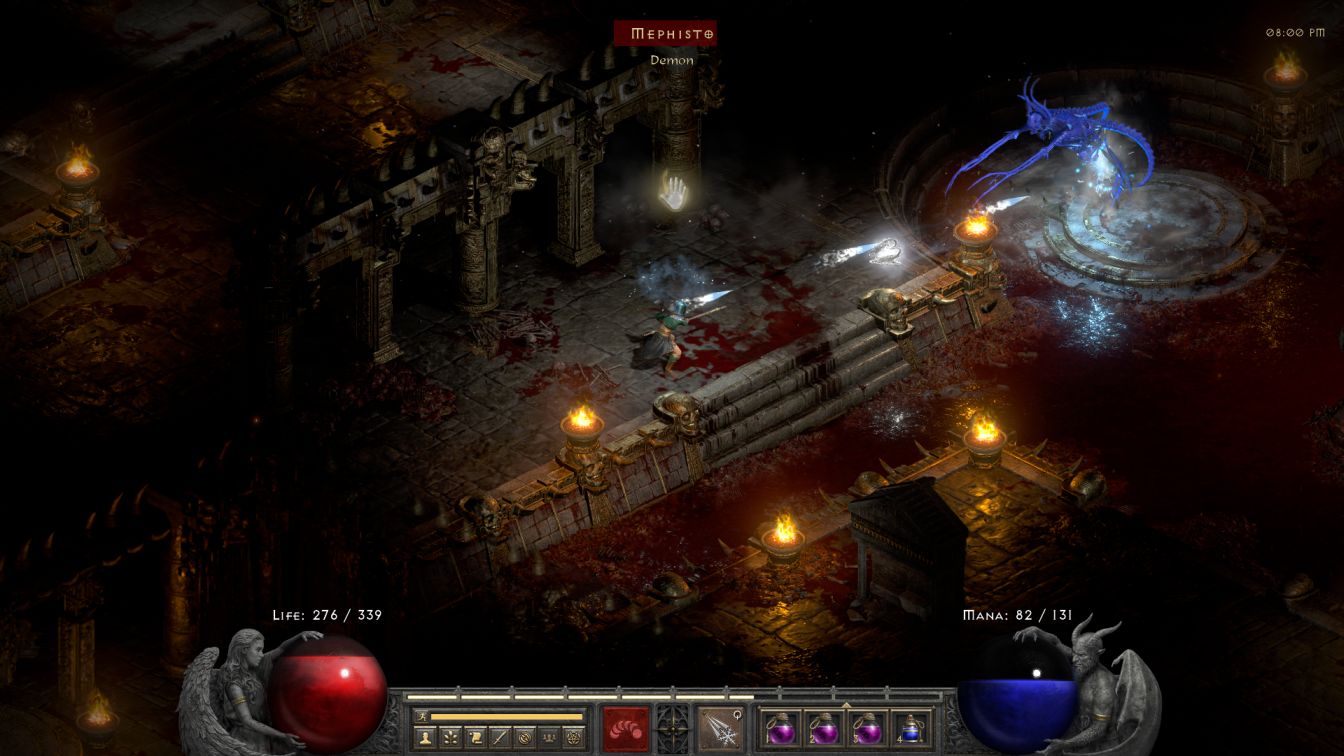Toggle the run/walk icon

[x=421, y=716]
